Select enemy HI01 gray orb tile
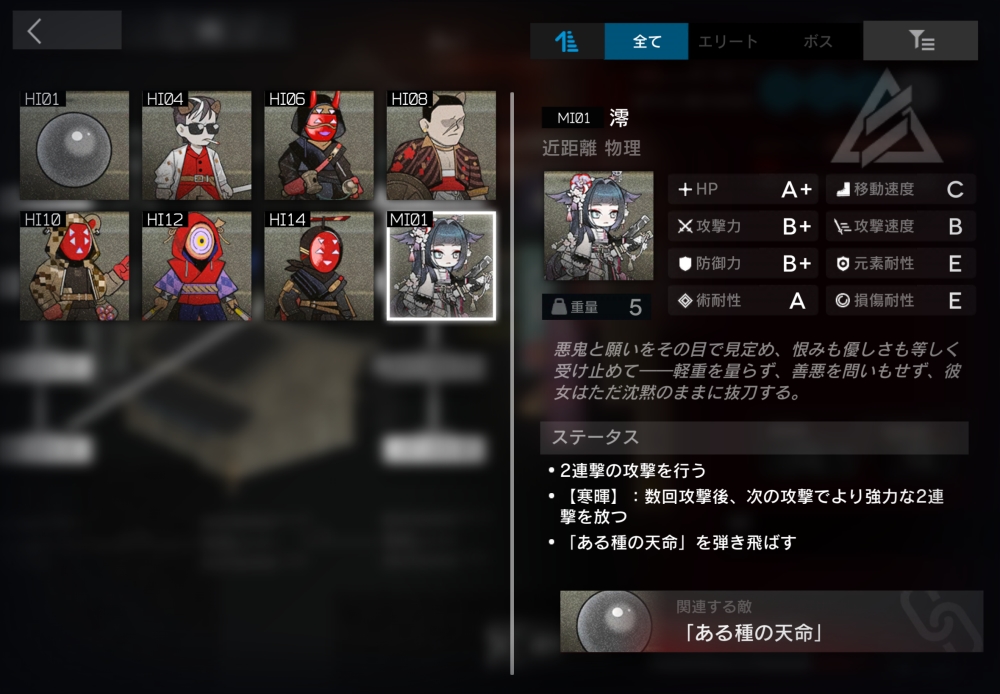Image resolution: width=1000 pixels, height=694 pixels. (x=75, y=145)
